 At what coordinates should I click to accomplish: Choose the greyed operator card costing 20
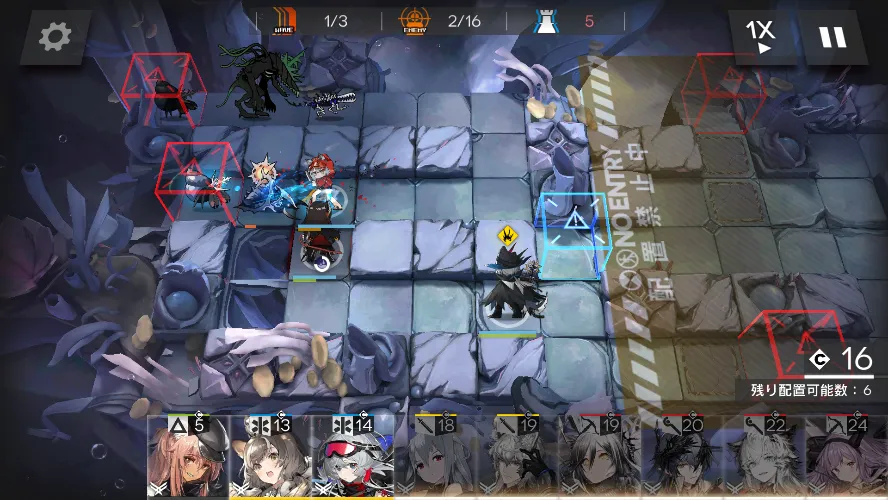point(682,458)
